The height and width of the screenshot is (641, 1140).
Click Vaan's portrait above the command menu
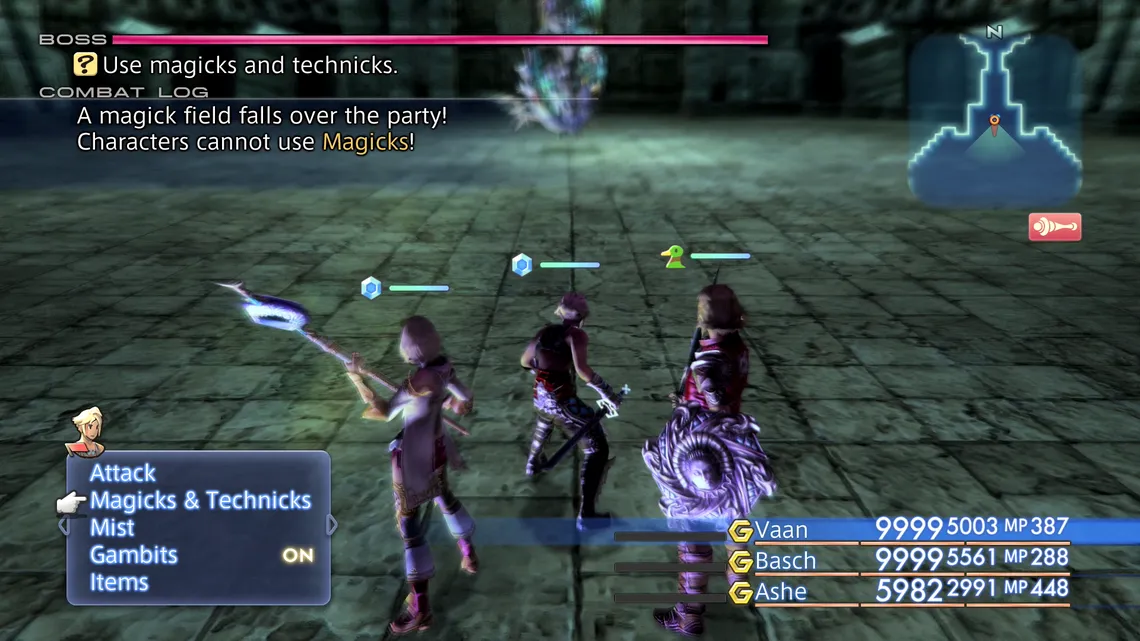85,431
